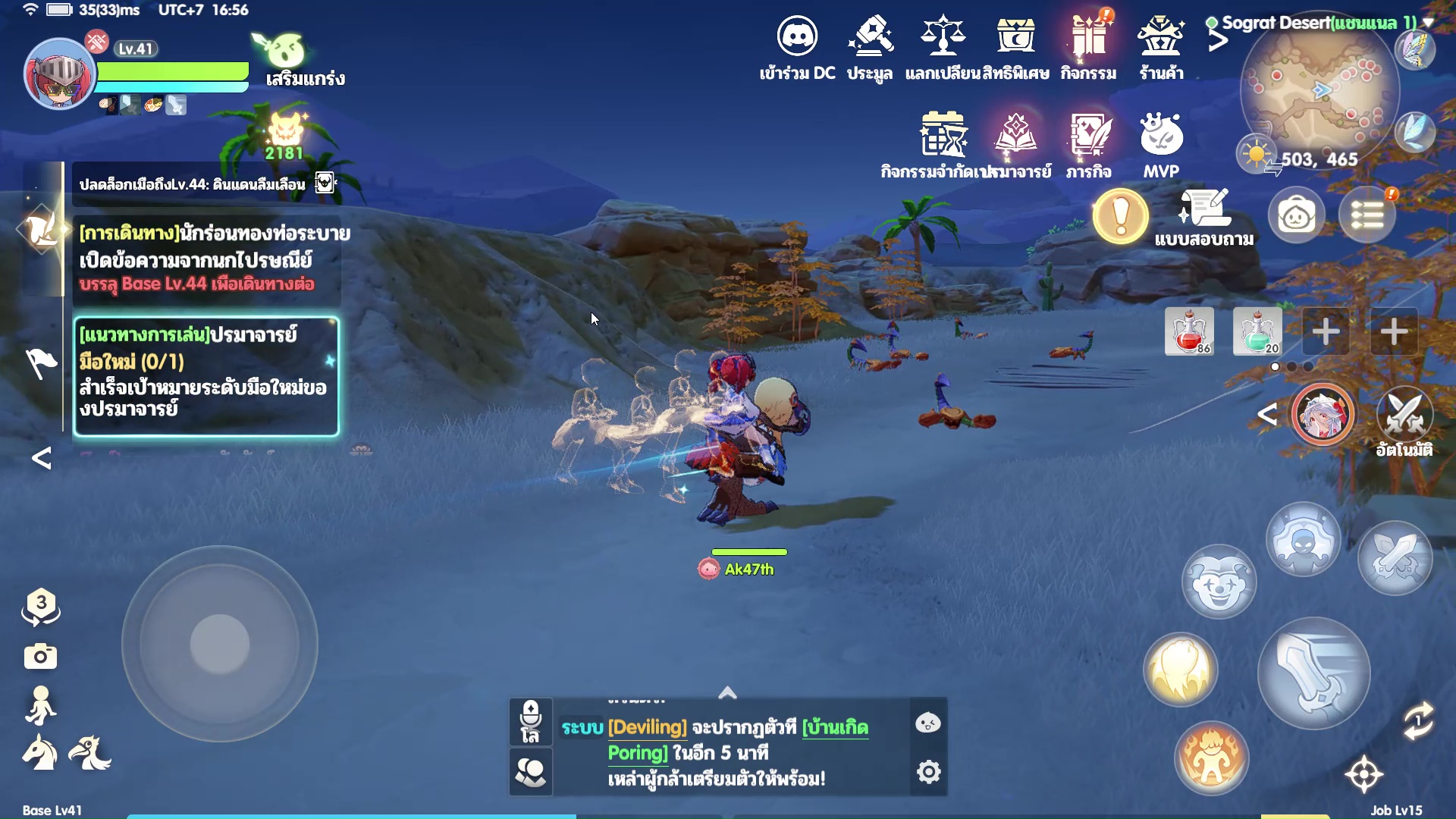The image size is (1456, 819).
Task: Open the quest (ภารกิจ) book icon
Action: click(x=1089, y=136)
